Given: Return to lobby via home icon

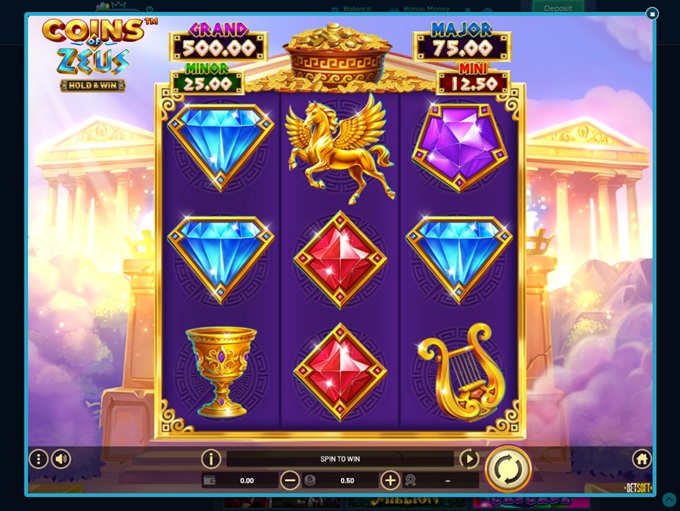Looking at the screenshot, I should coord(641,459).
